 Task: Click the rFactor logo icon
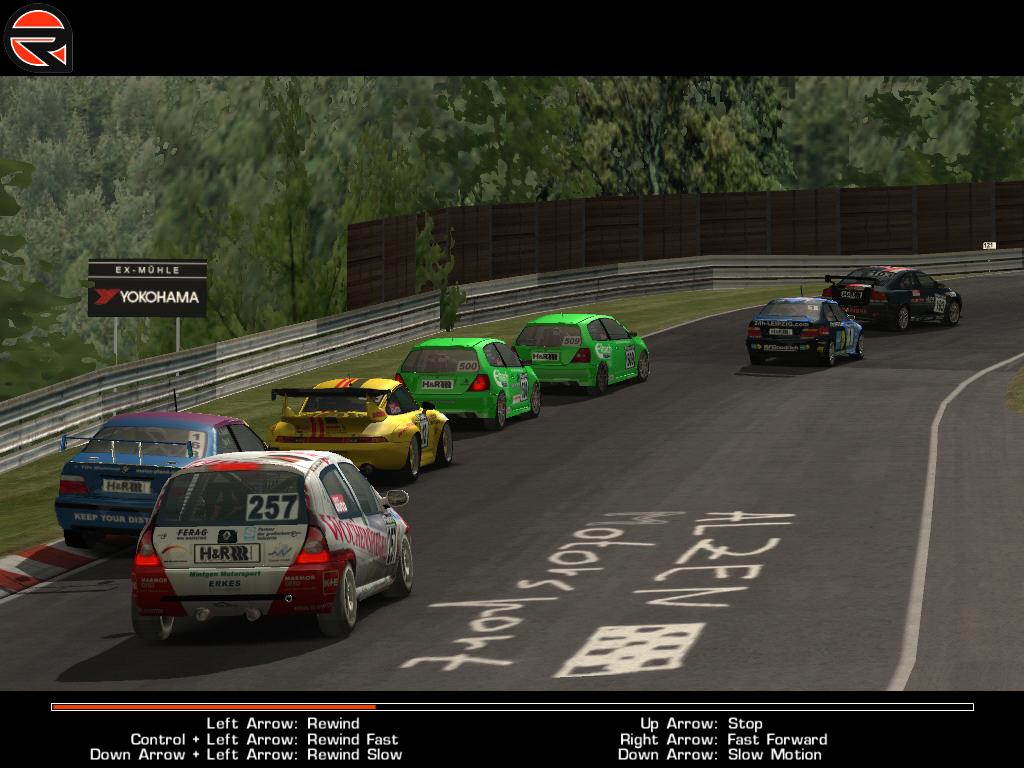point(38,38)
